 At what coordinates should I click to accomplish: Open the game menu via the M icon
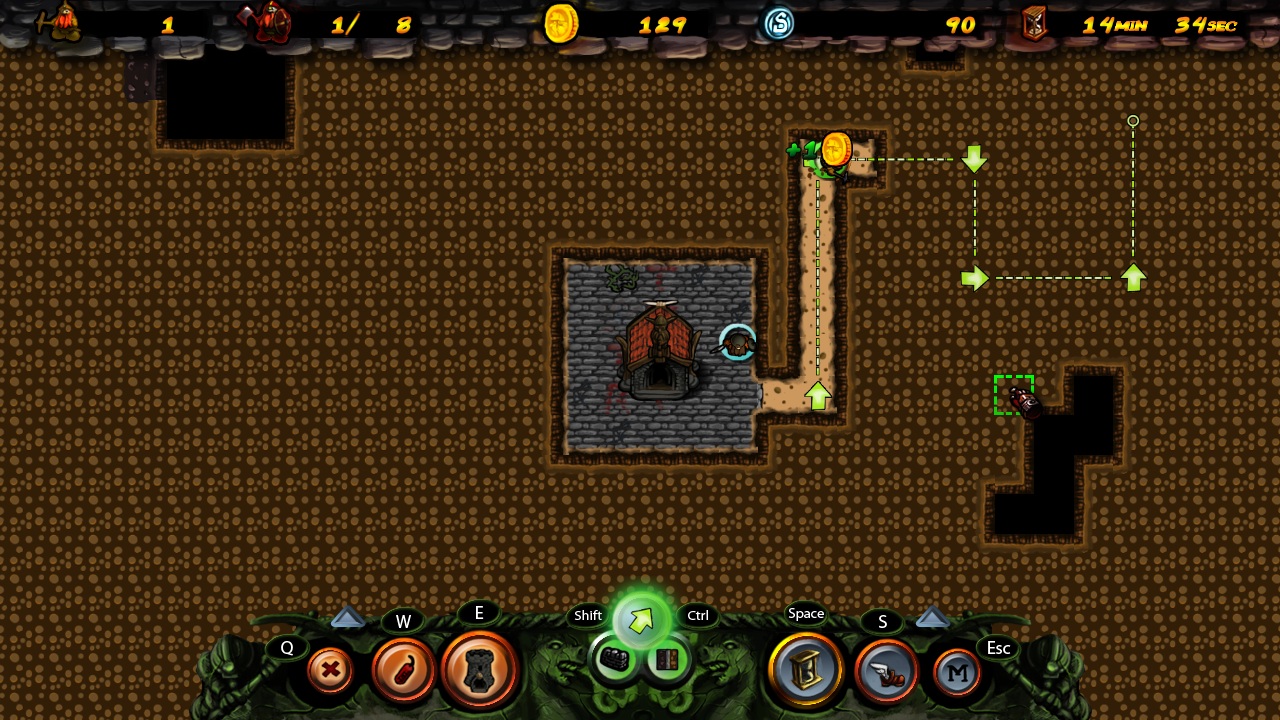[956, 673]
